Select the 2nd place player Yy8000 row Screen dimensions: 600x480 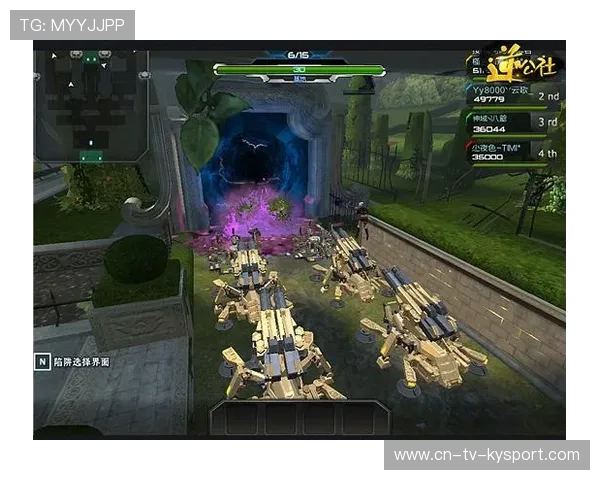tap(513, 94)
